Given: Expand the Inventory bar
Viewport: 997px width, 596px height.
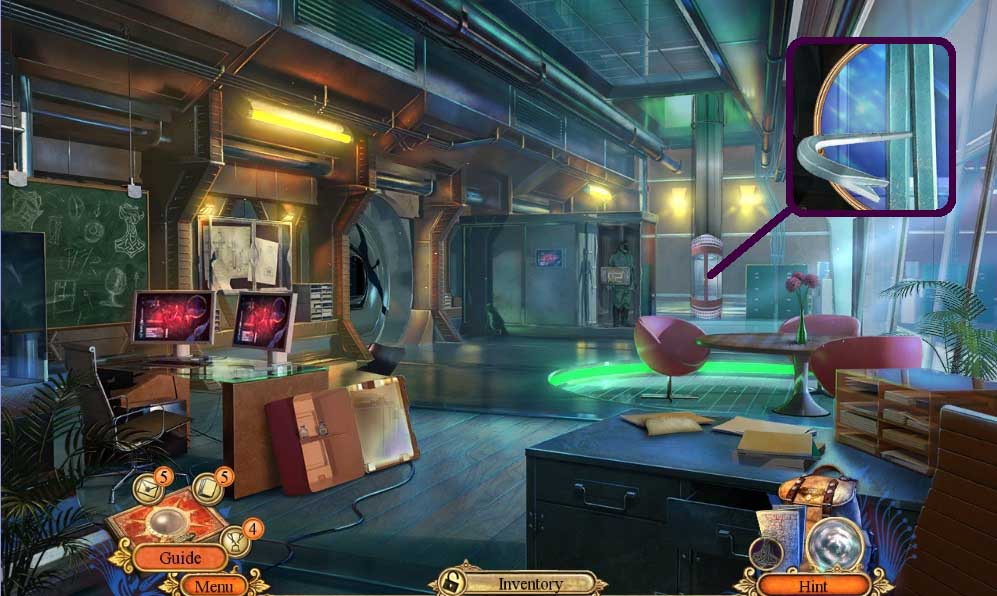Looking at the screenshot, I should pyautogui.click(x=531, y=584).
